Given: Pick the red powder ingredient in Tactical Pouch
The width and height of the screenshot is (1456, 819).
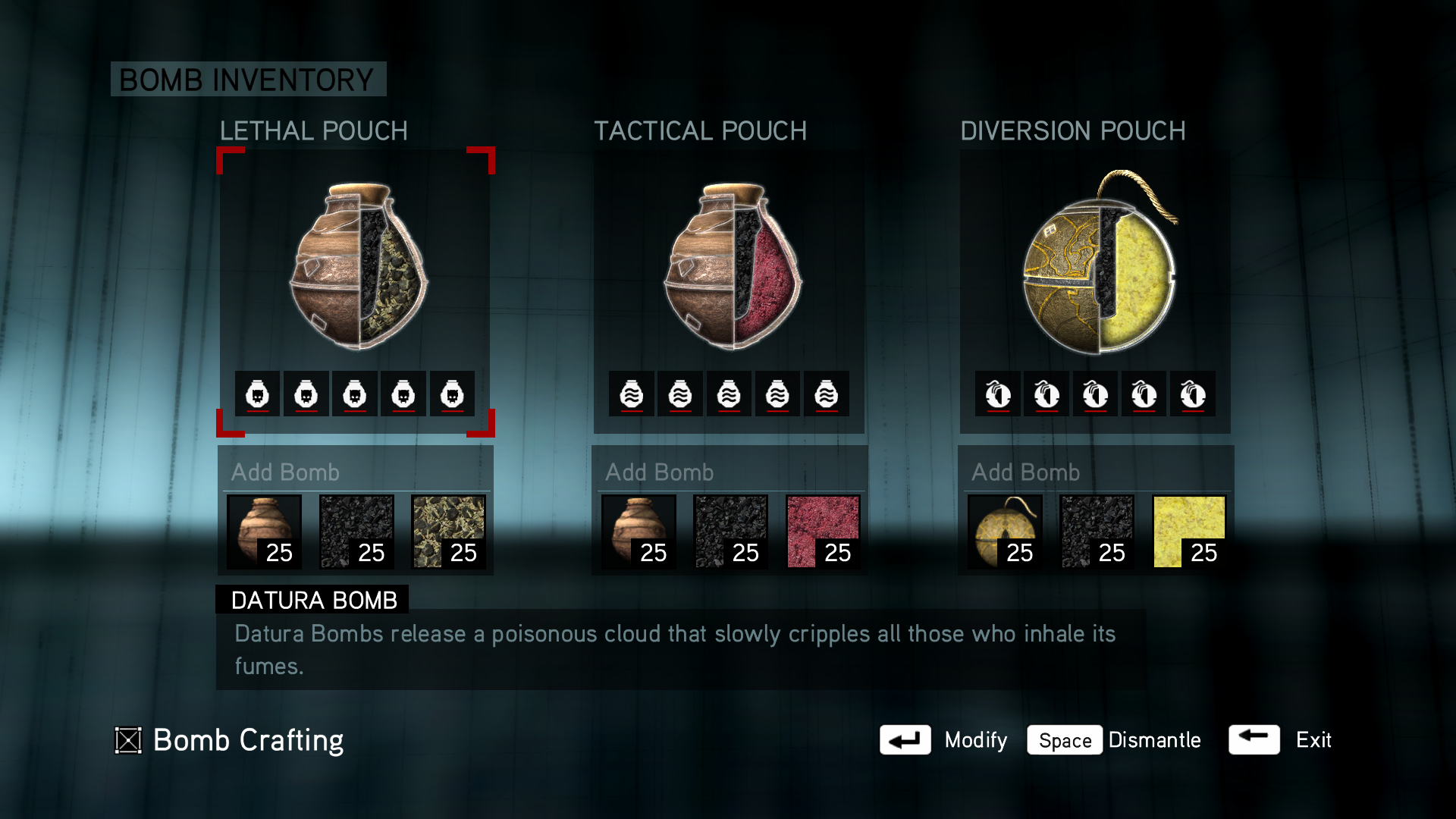Looking at the screenshot, I should click(823, 532).
